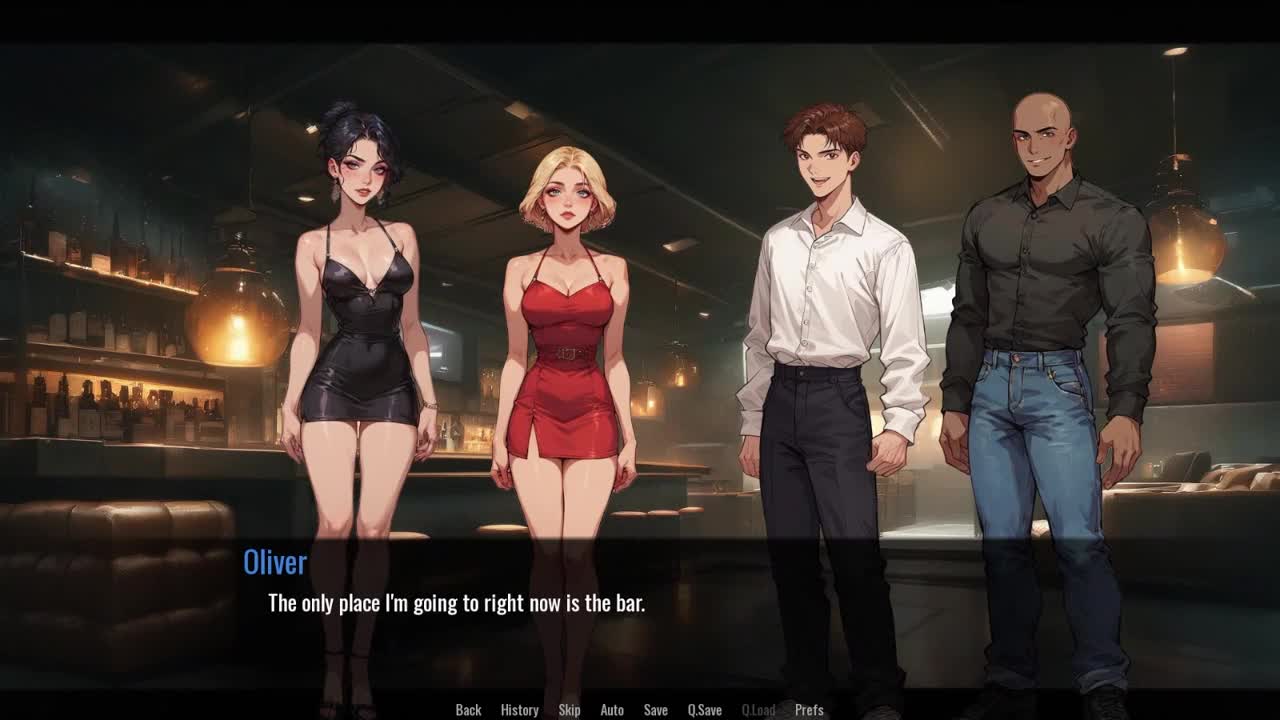Open the Save menu
This screenshot has width=1280, height=720.
point(656,710)
